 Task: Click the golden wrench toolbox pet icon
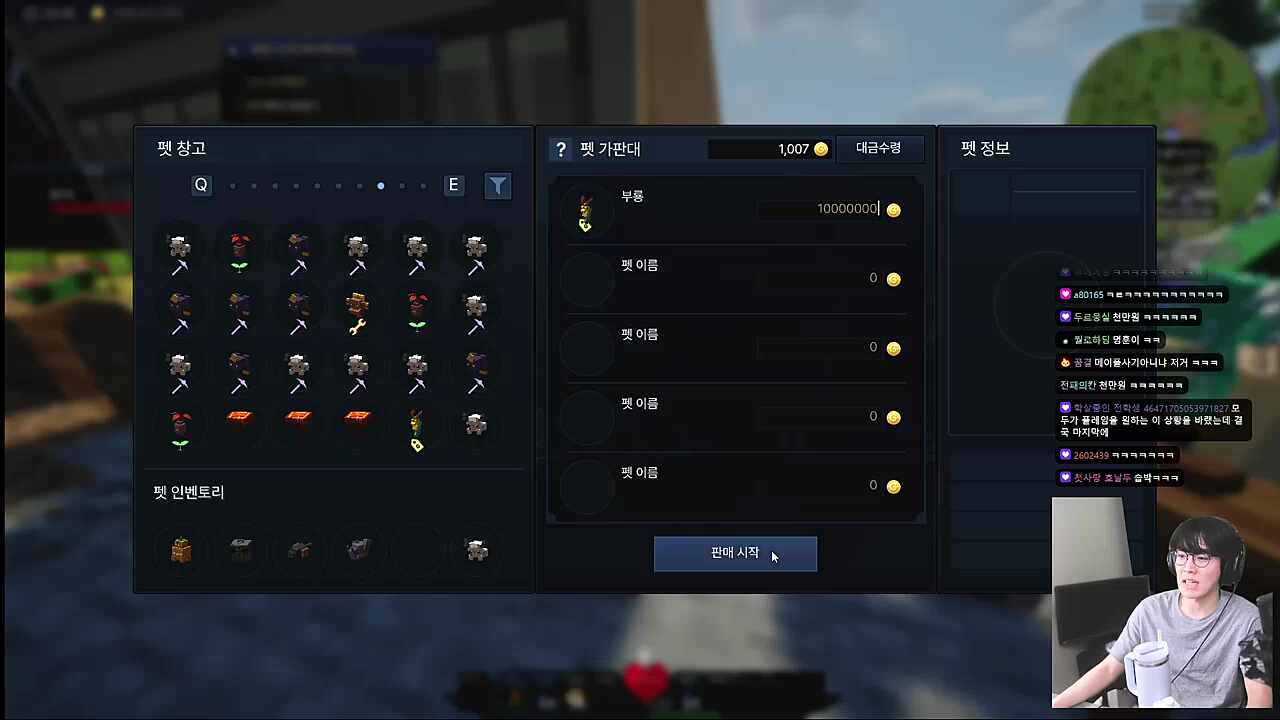point(357,312)
